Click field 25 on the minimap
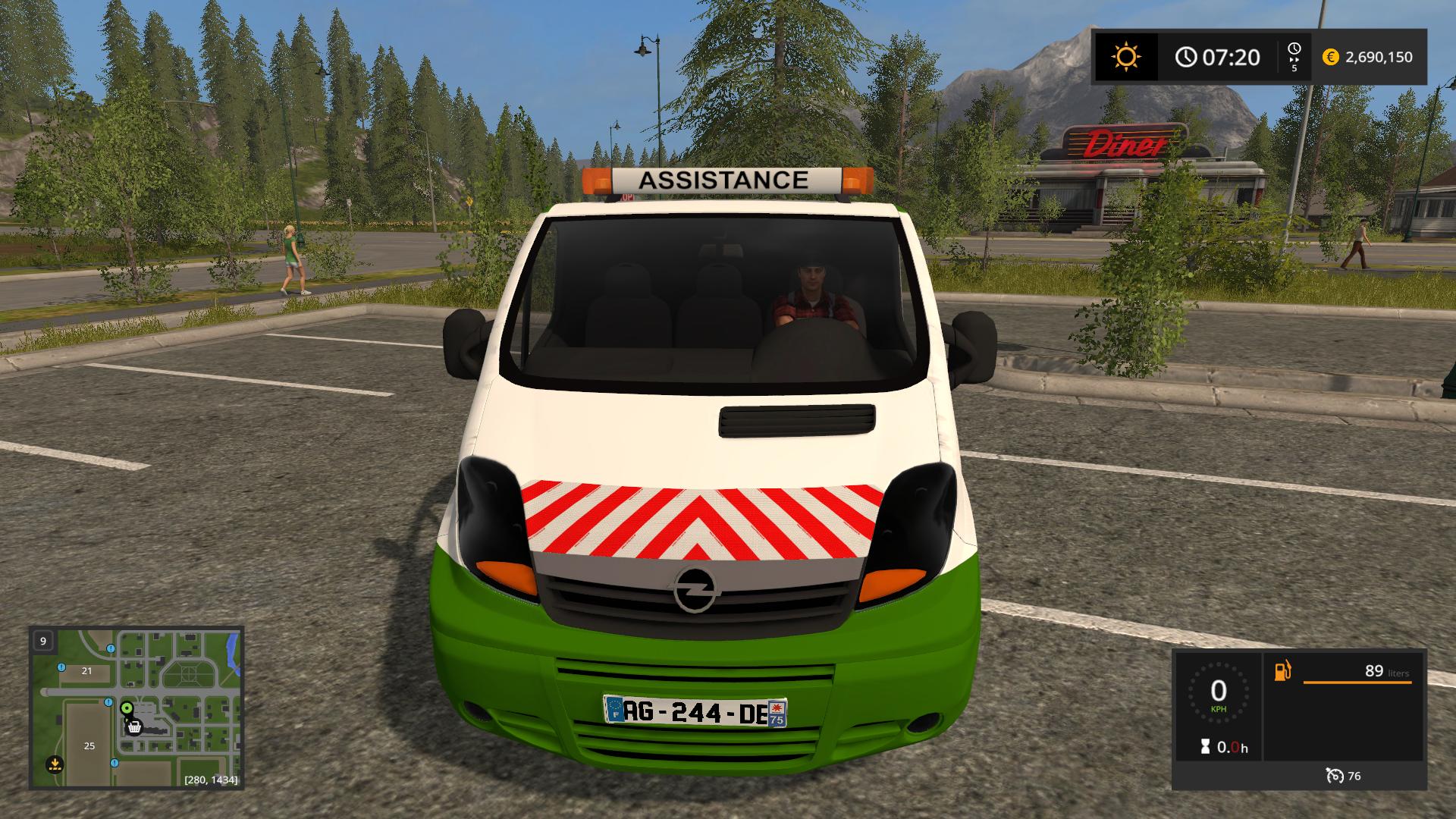 tap(89, 745)
